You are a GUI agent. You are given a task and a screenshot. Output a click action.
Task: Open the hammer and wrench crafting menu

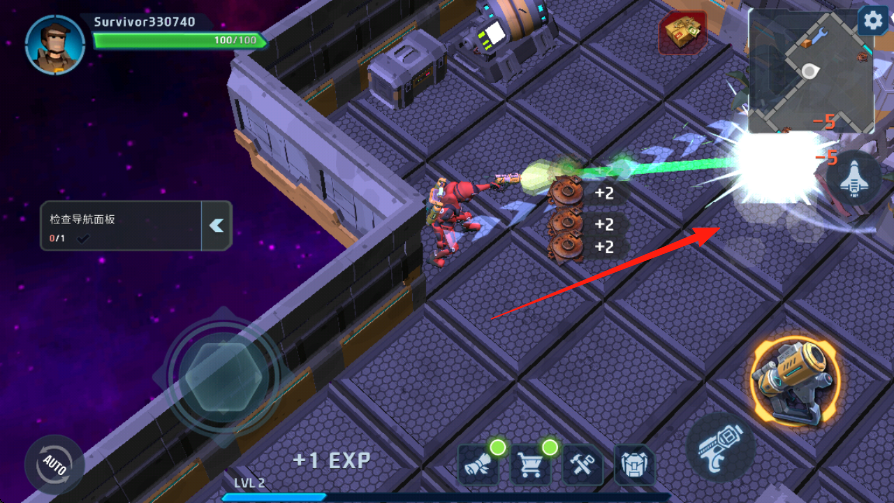click(583, 465)
